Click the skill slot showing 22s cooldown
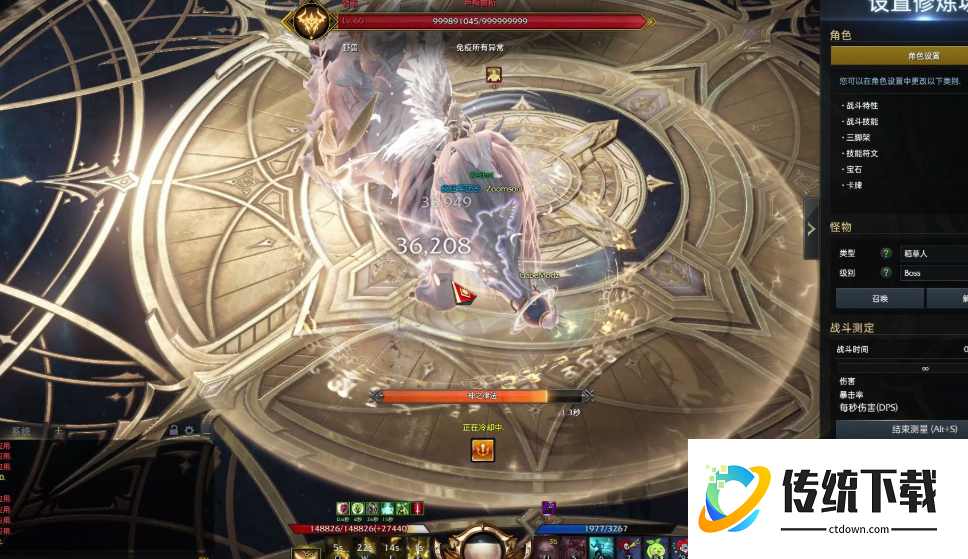The height and width of the screenshot is (559, 968). [364, 549]
